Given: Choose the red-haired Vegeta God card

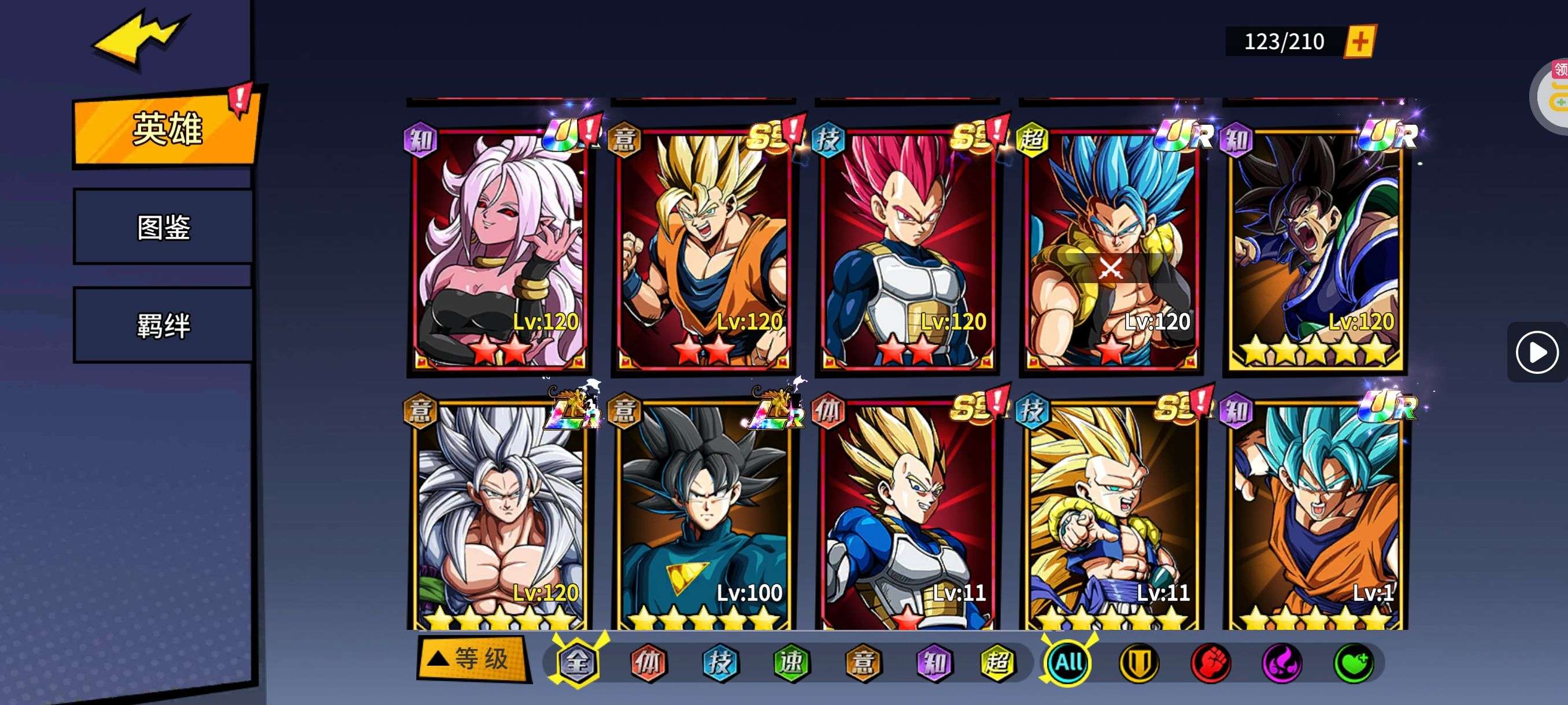Looking at the screenshot, I should (907, 250).
